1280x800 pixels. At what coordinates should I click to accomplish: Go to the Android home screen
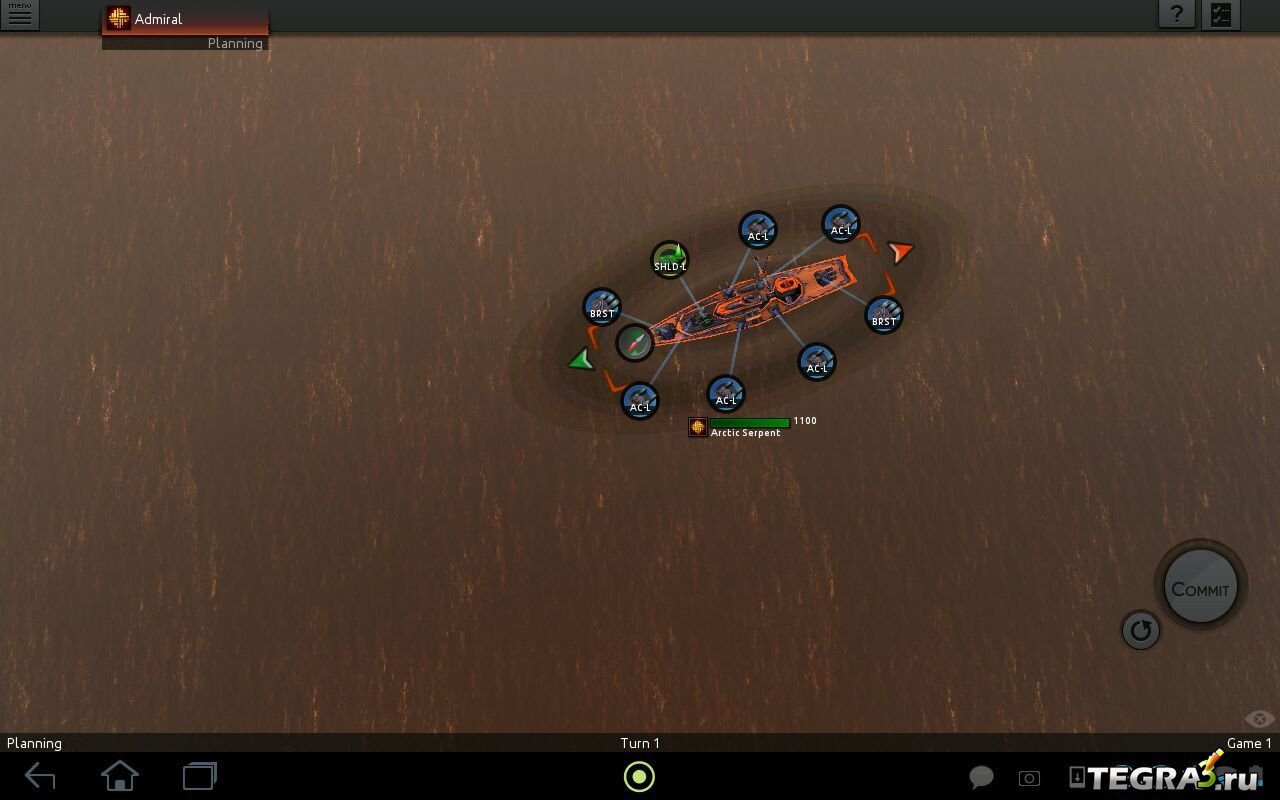click(120, 776)
